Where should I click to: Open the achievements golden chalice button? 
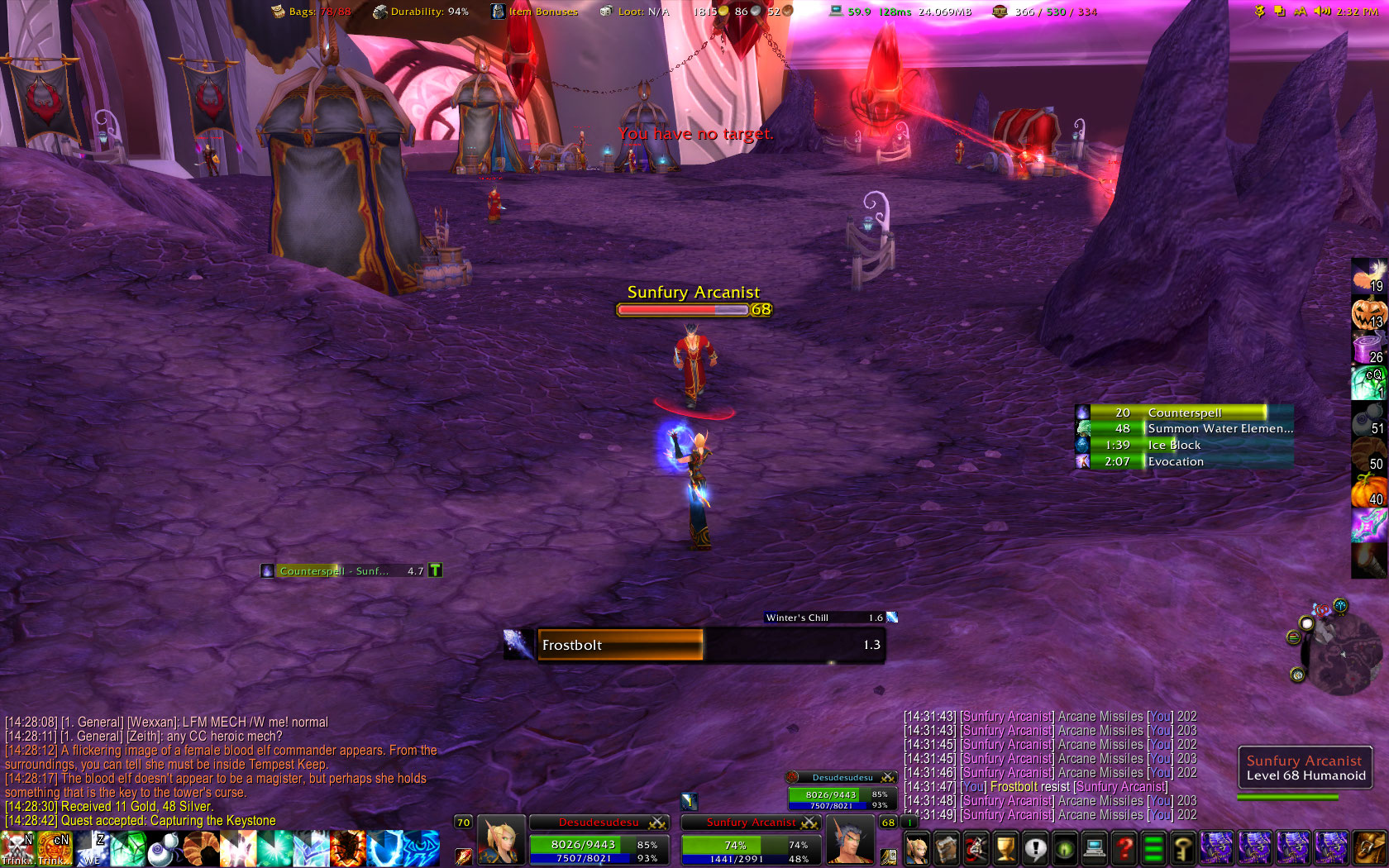click(1005, 849)
